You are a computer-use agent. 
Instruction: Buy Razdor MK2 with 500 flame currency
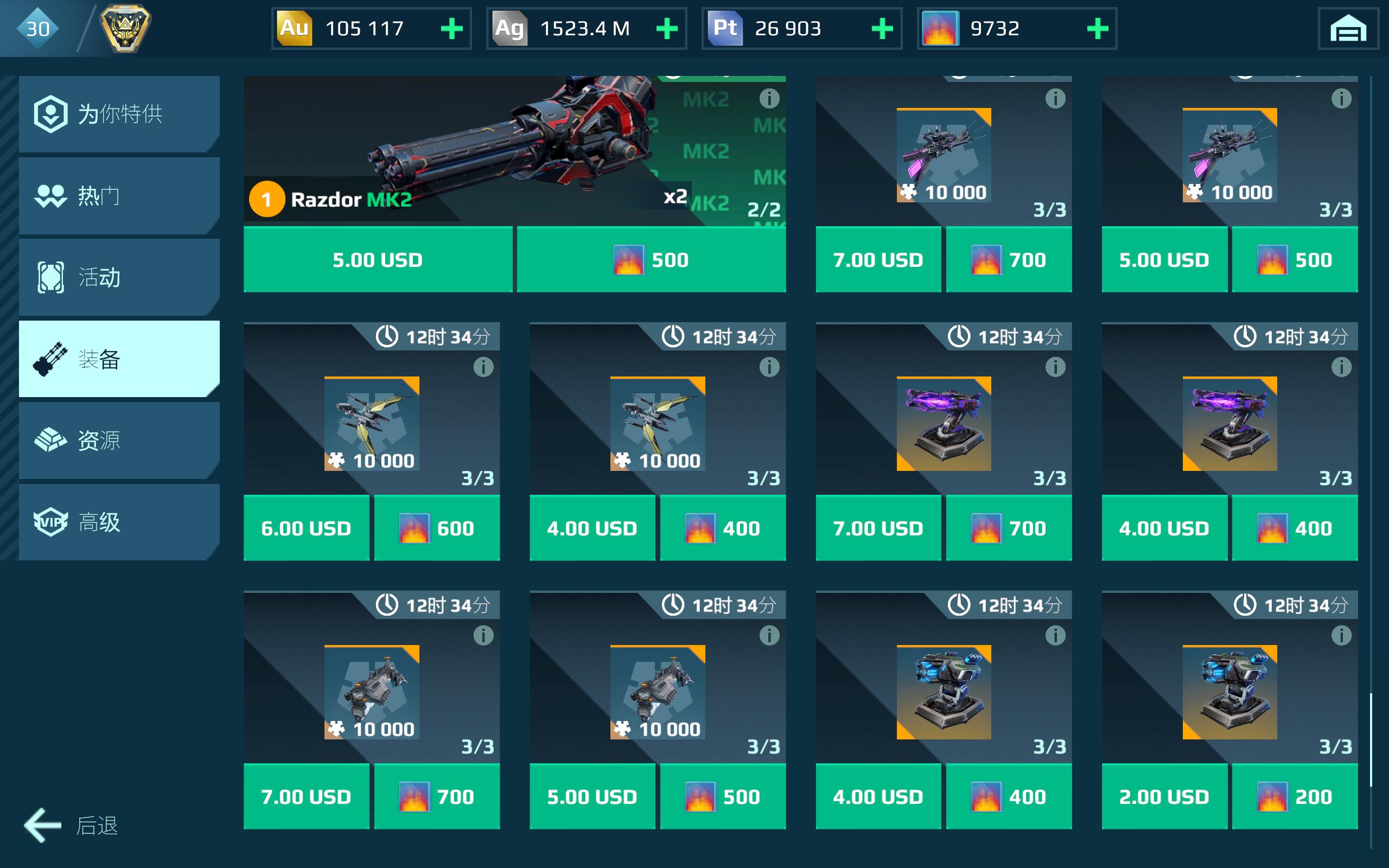click(651, 260)
